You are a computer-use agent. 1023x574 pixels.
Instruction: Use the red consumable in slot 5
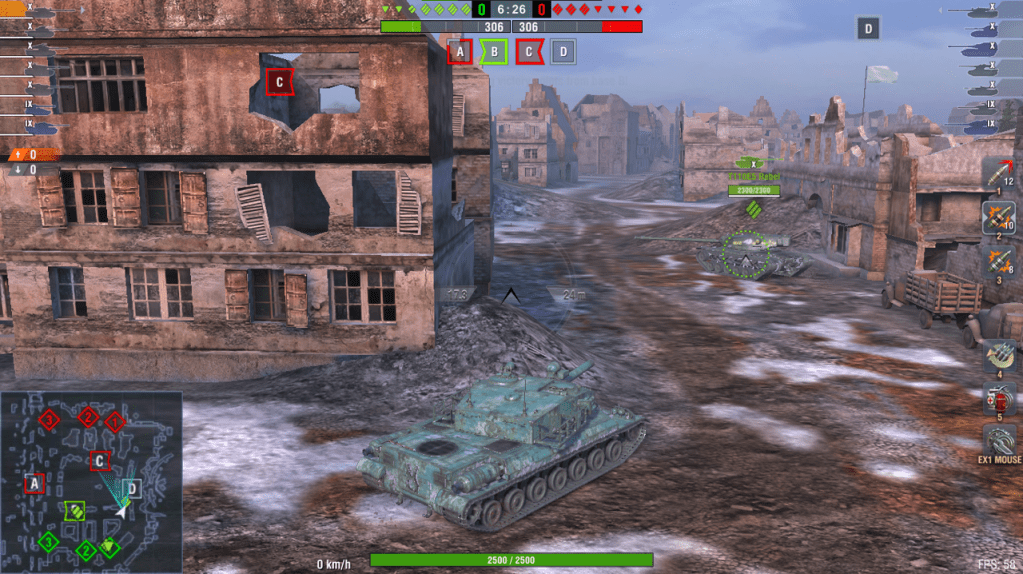point(997,398)
